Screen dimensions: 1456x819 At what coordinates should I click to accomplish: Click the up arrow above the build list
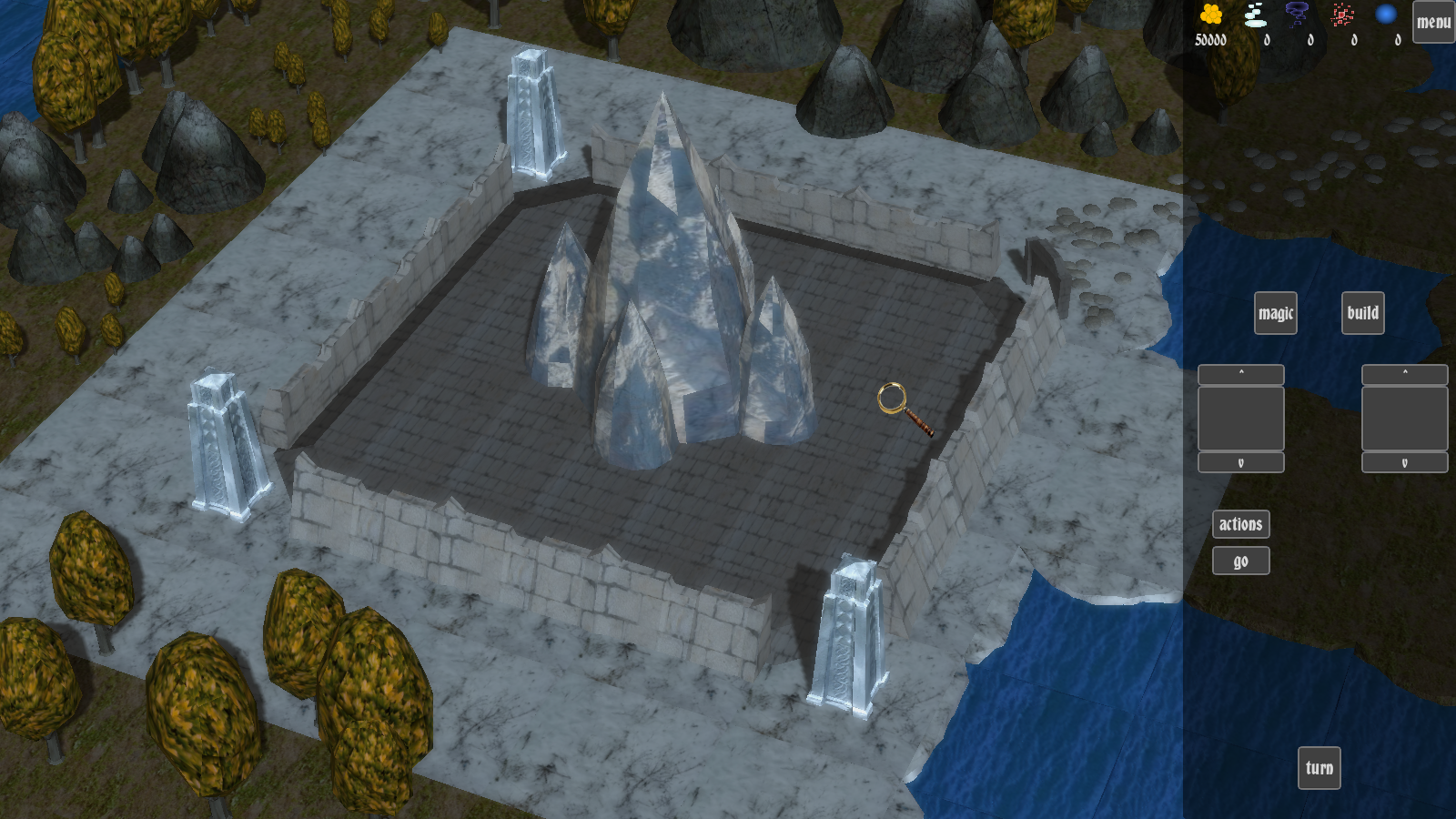click(1404, 374)
